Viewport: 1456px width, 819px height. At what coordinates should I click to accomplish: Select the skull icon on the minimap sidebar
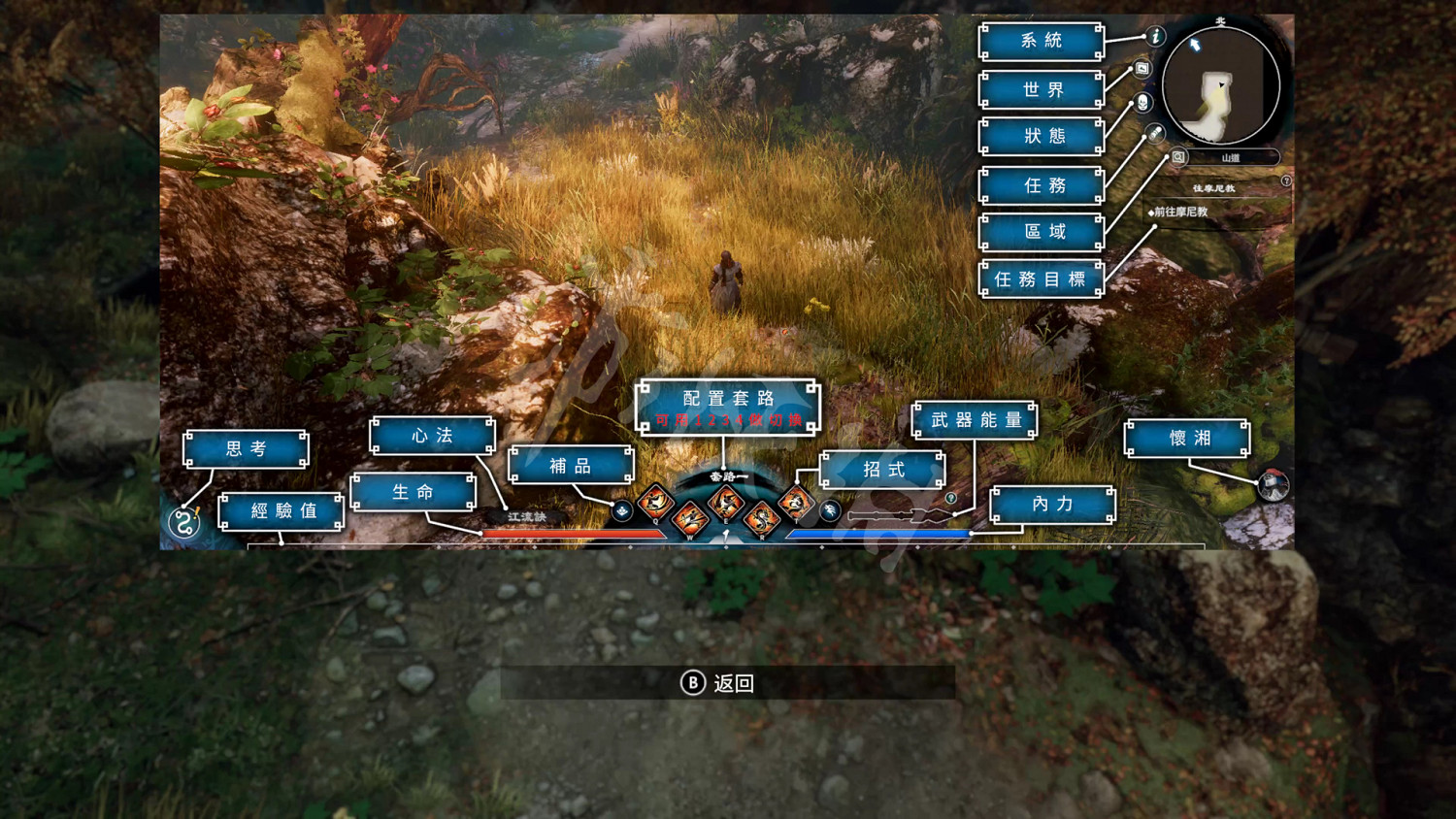pyautogui.click(x=1142, y=103)
